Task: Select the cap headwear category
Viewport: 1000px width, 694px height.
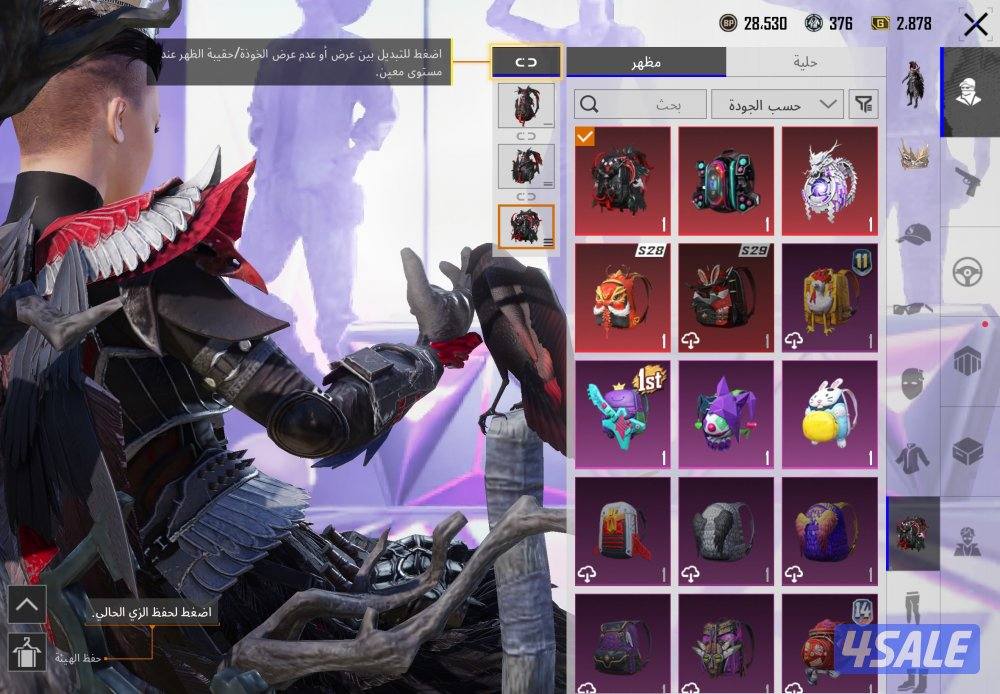Action: (914, 235)
